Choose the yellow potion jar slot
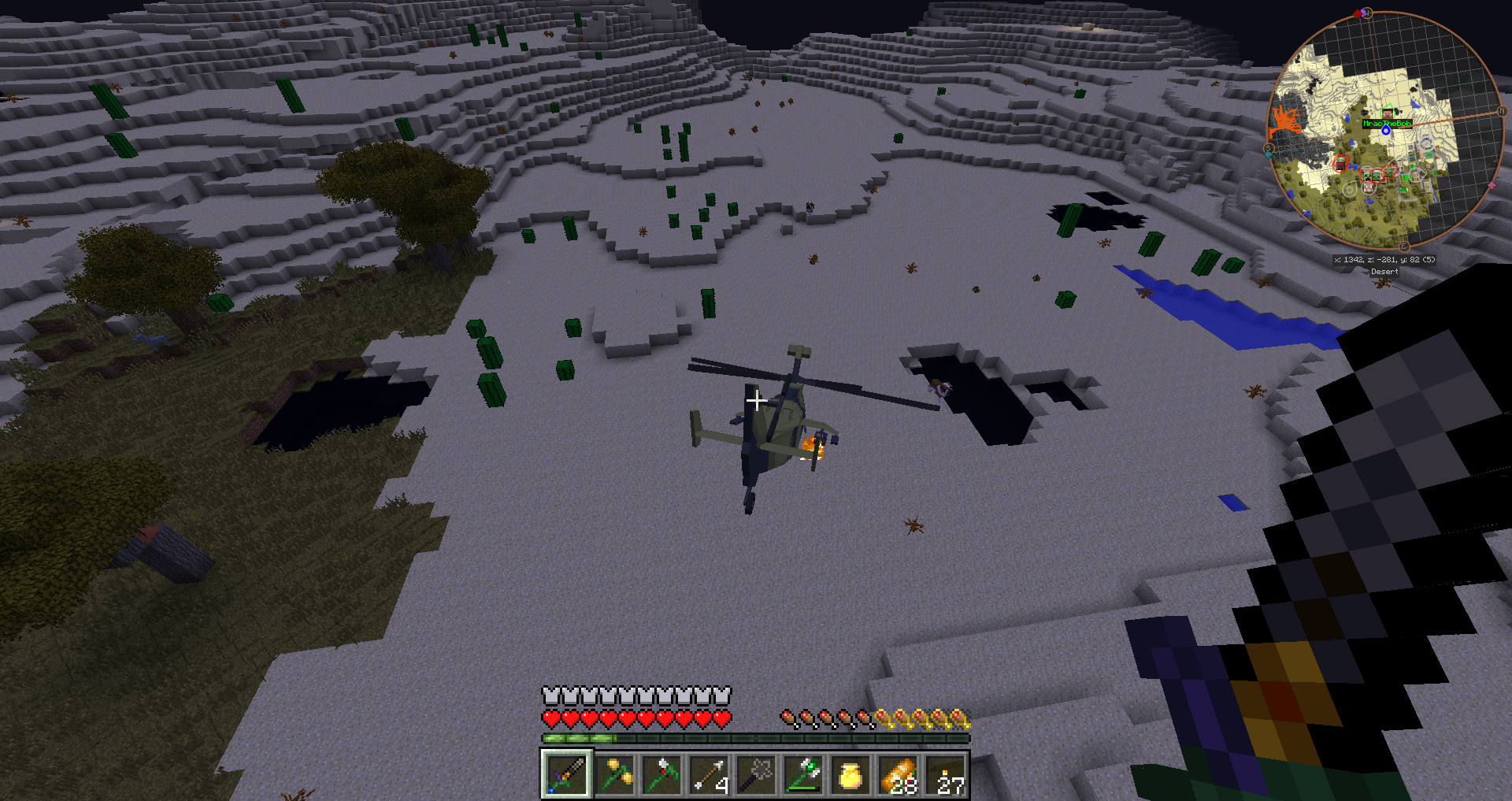Viewport: 1512px width, 801px height. [x=850, y=775]
